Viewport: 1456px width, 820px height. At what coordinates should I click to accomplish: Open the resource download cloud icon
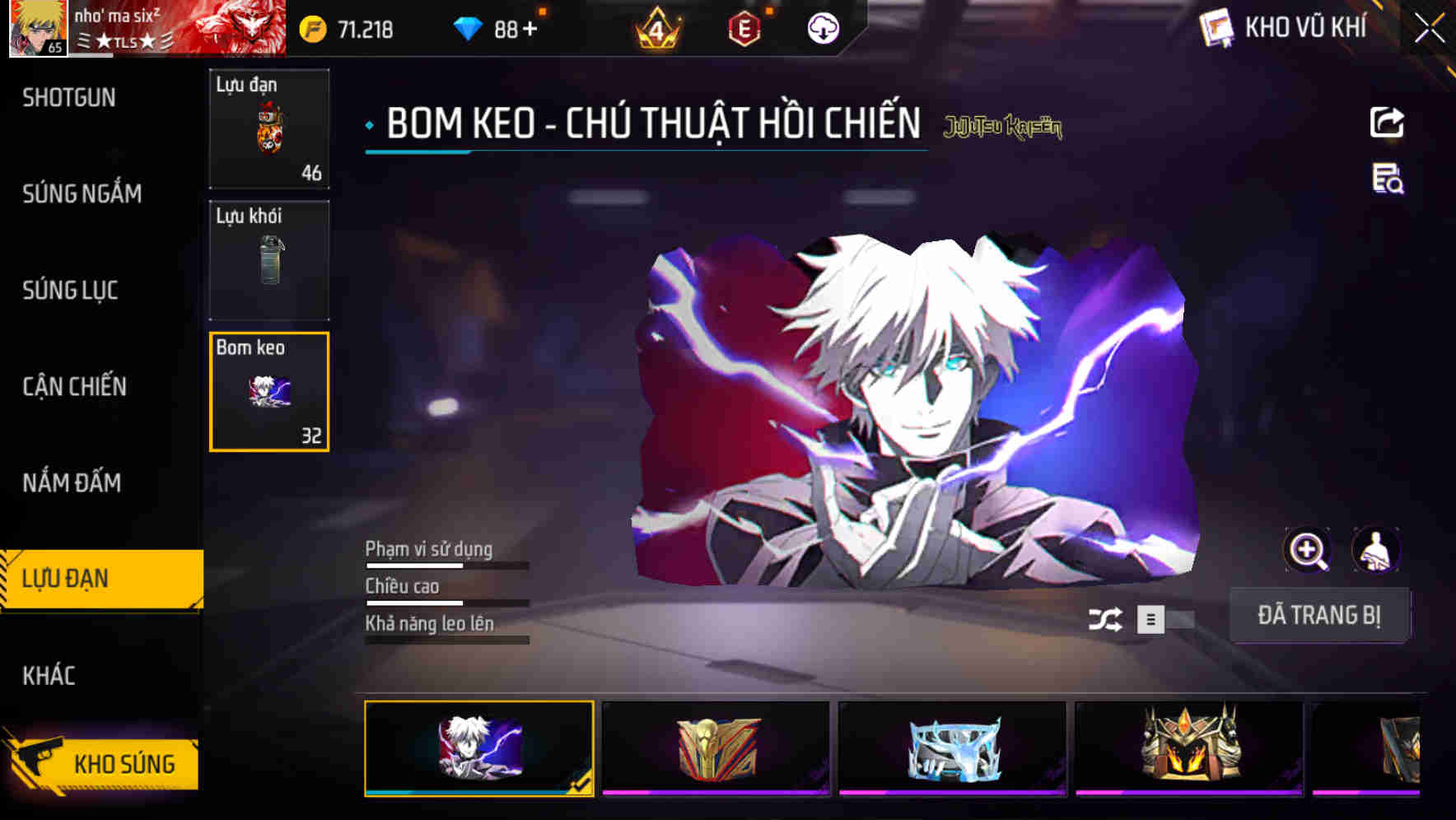821,28
